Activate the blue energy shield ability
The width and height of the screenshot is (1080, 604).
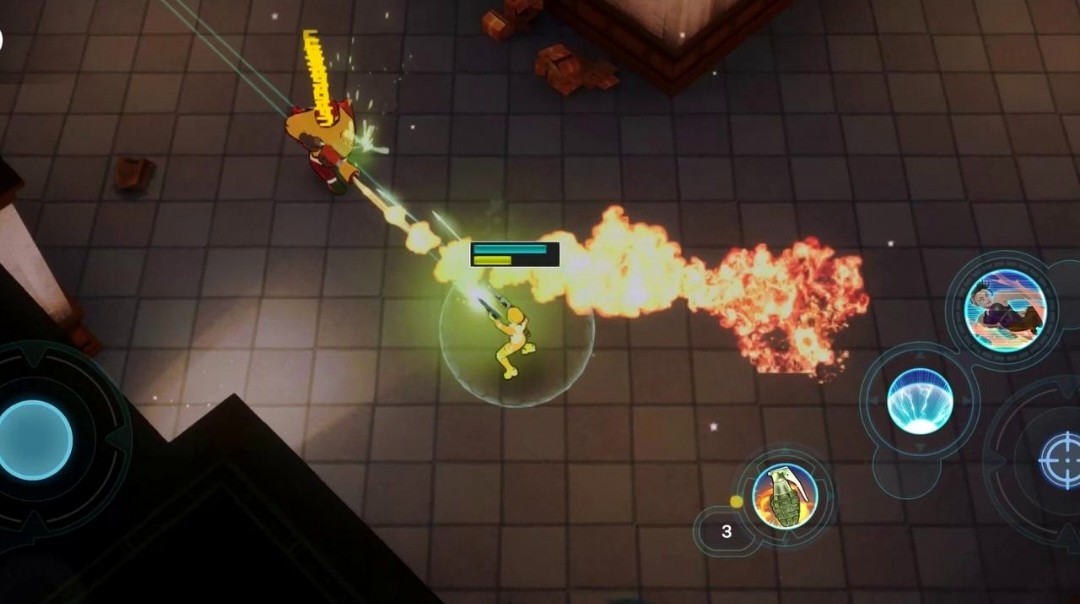coord(919,401)
